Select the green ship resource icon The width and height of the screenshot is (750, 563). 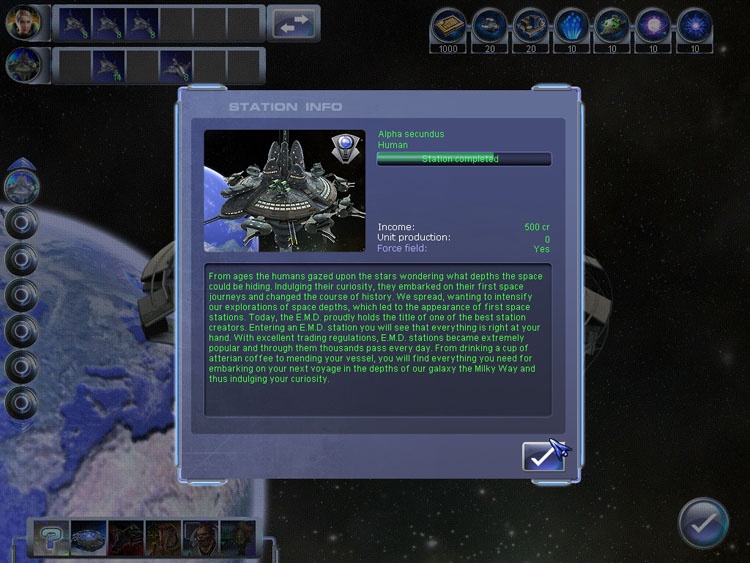tap(612, 24)
